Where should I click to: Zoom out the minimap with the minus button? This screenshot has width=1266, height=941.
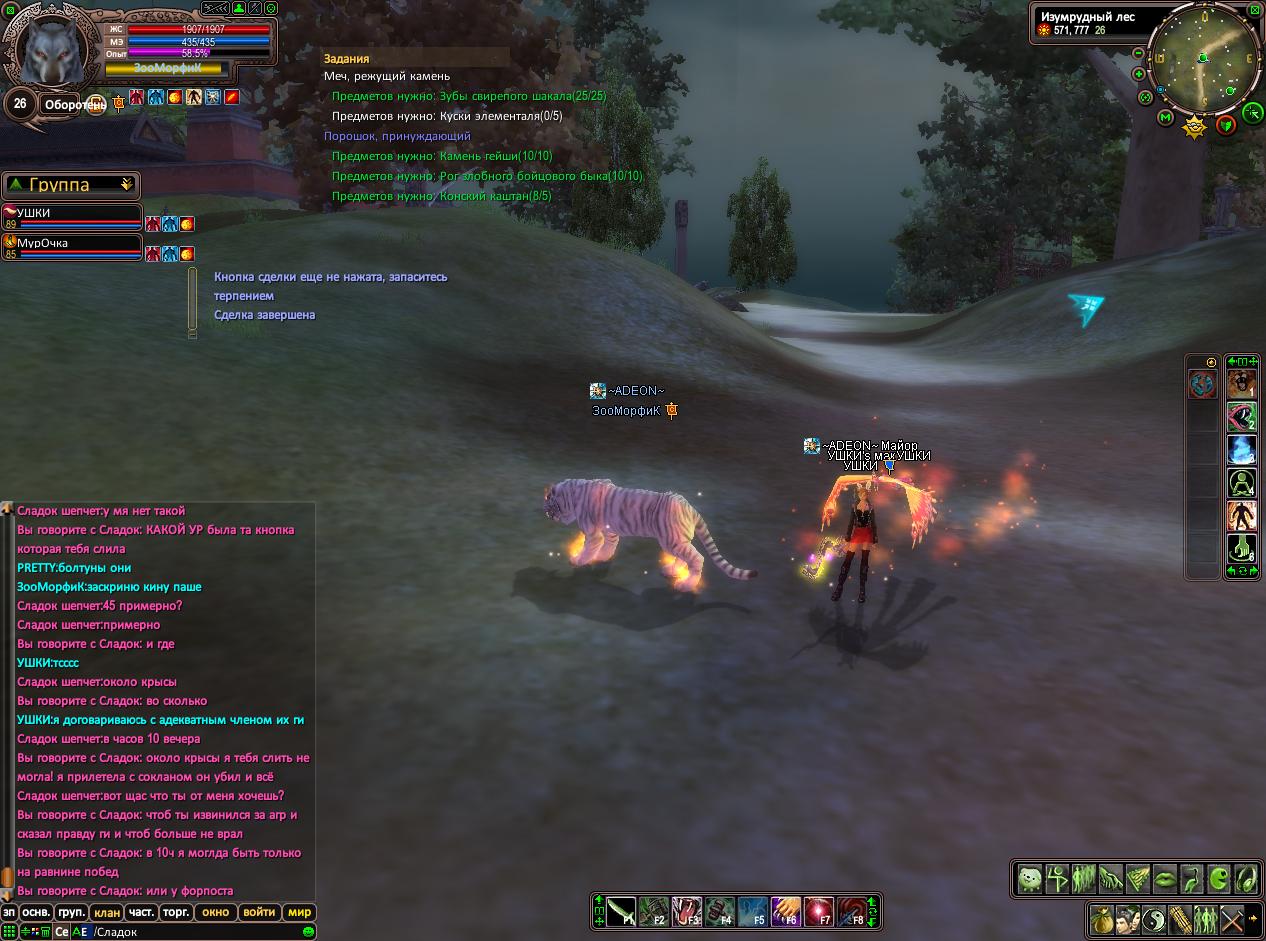(x=1139, y=54)
